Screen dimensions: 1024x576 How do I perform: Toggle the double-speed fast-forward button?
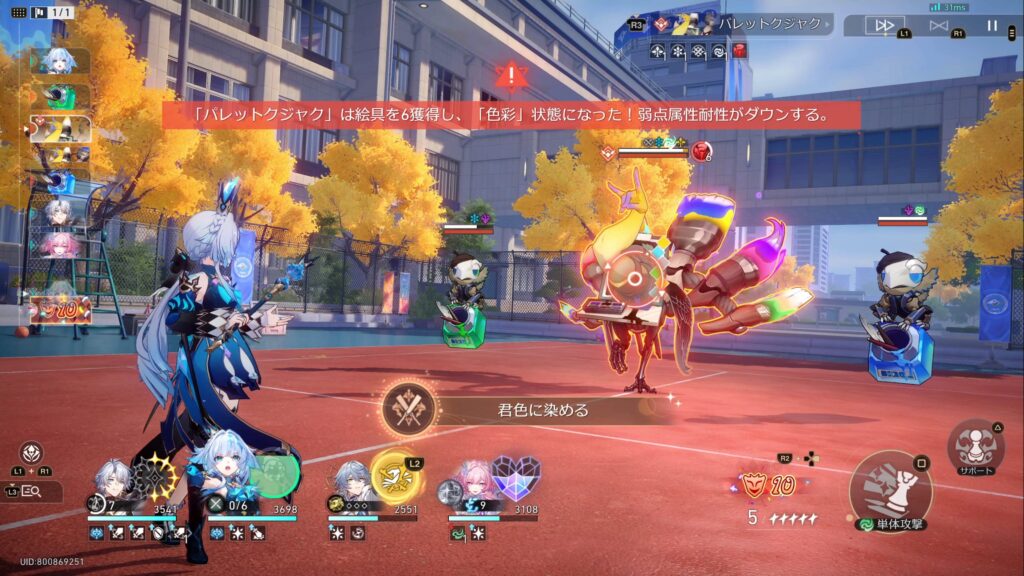tap(883, 25)
